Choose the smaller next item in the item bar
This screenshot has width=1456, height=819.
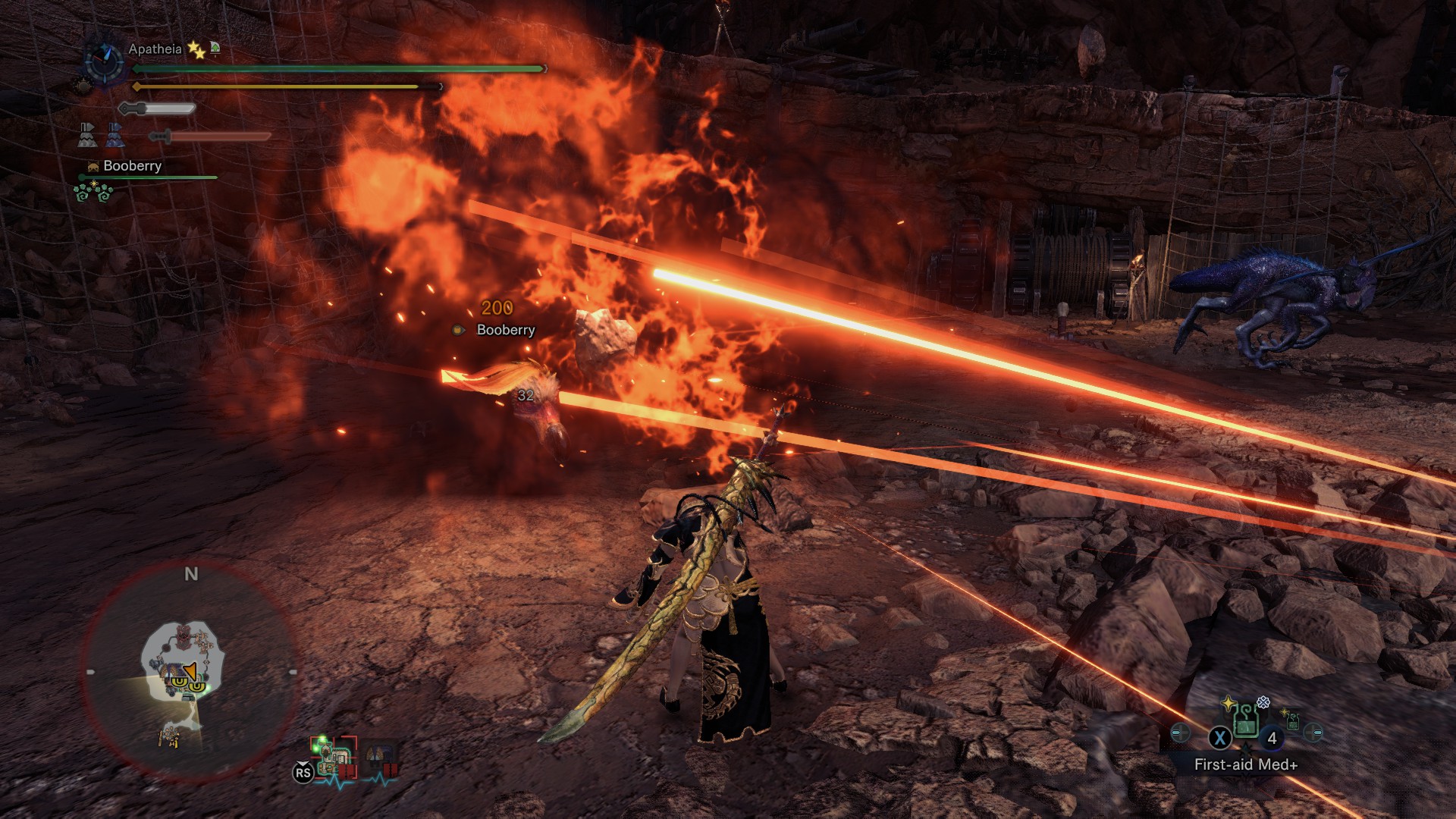(1292, 723)
